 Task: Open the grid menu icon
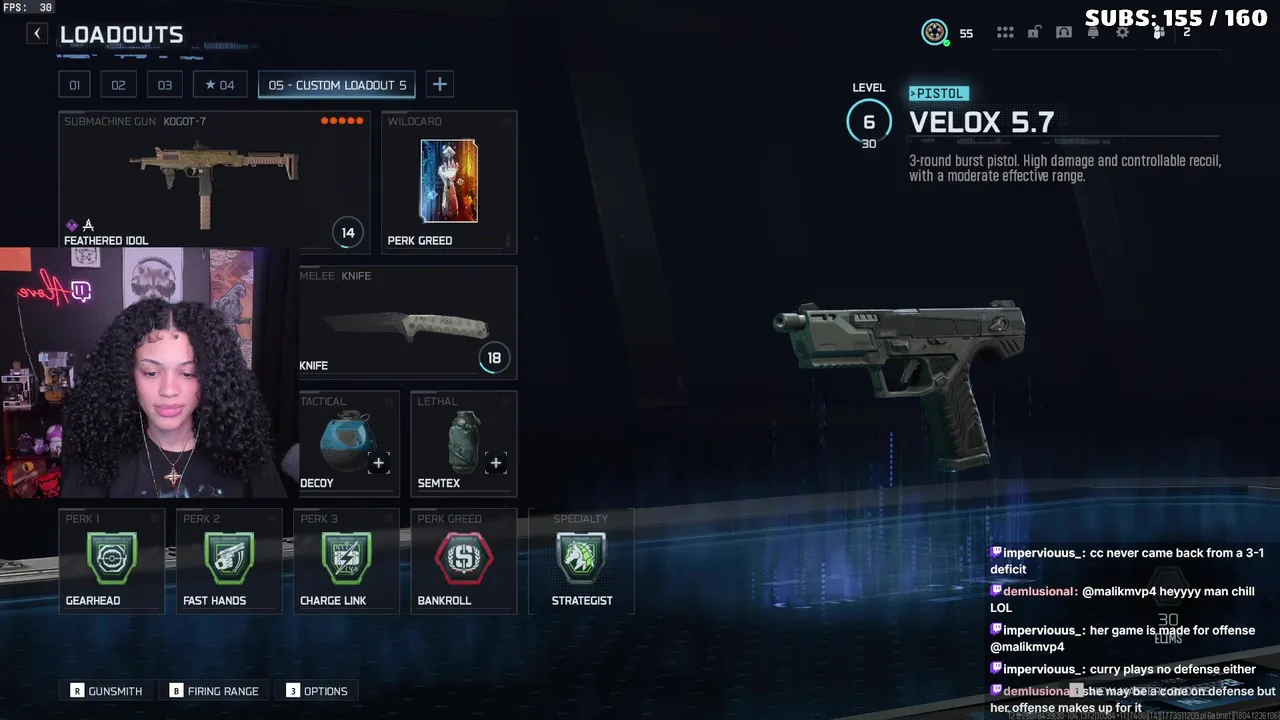tap(1005, 33)
